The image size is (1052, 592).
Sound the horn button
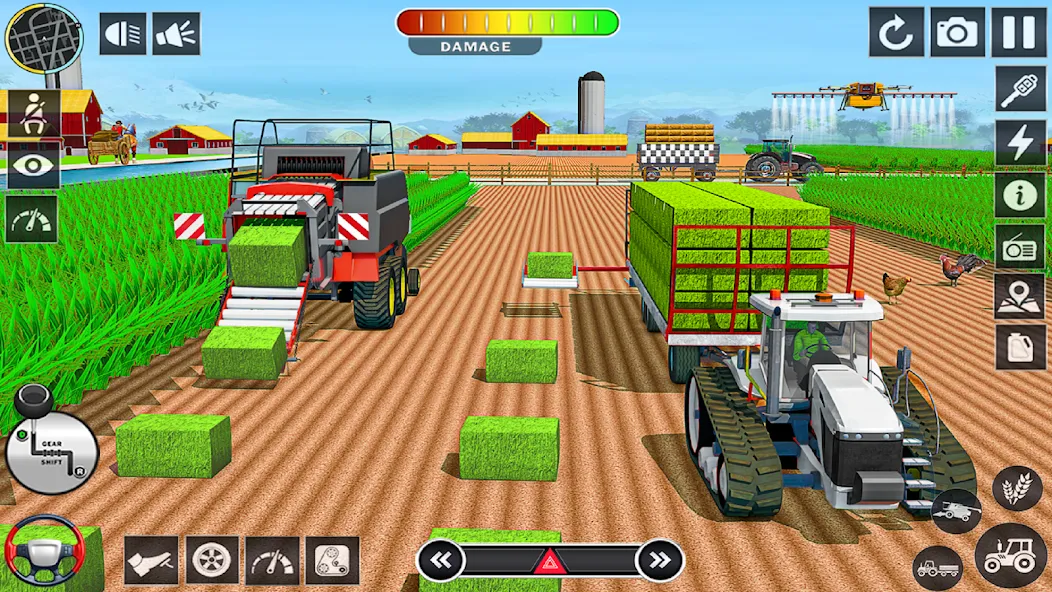[x=176, y=34]
